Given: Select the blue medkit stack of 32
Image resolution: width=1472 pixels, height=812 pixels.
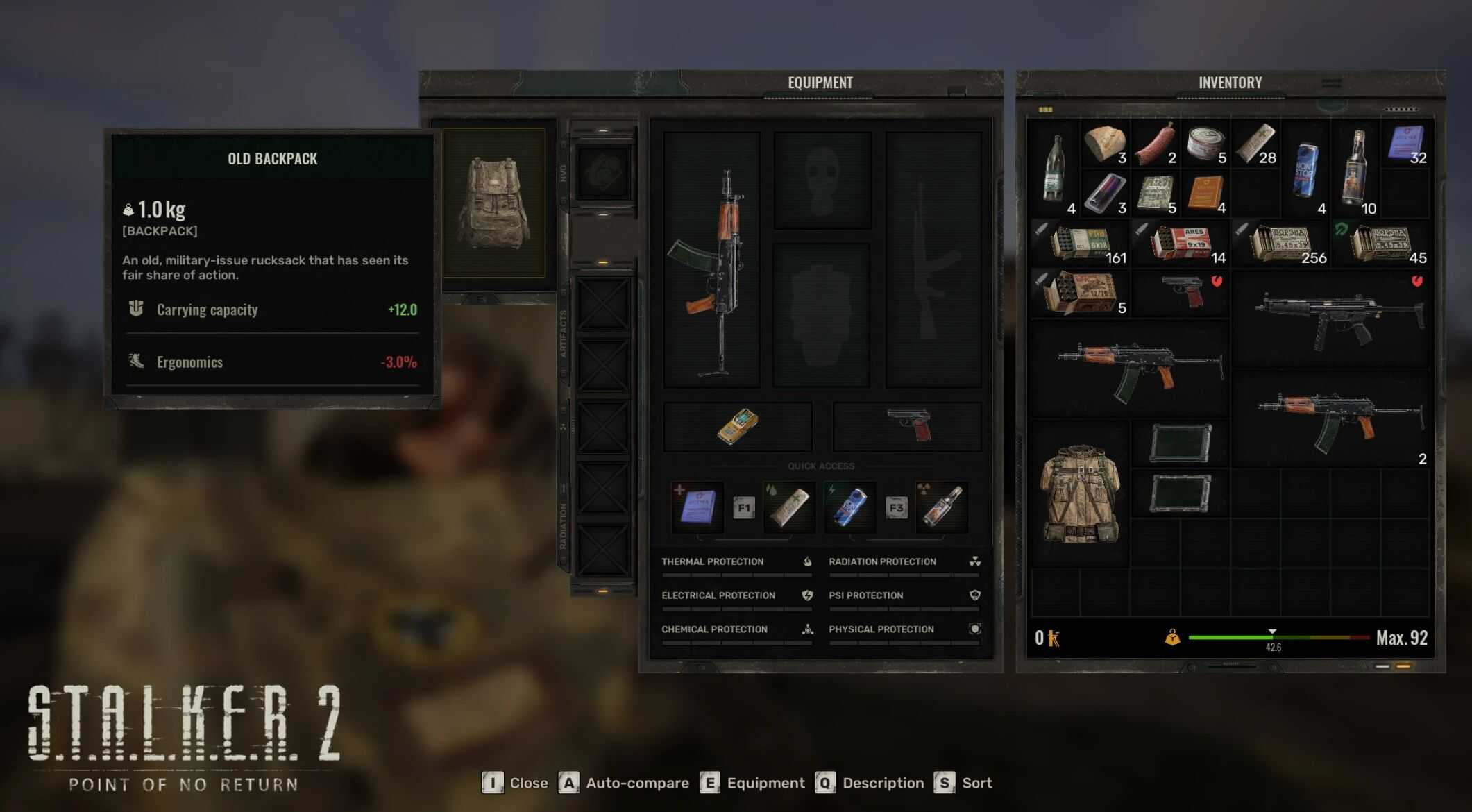Looking at the screenshot, I should pos(1406,144).
